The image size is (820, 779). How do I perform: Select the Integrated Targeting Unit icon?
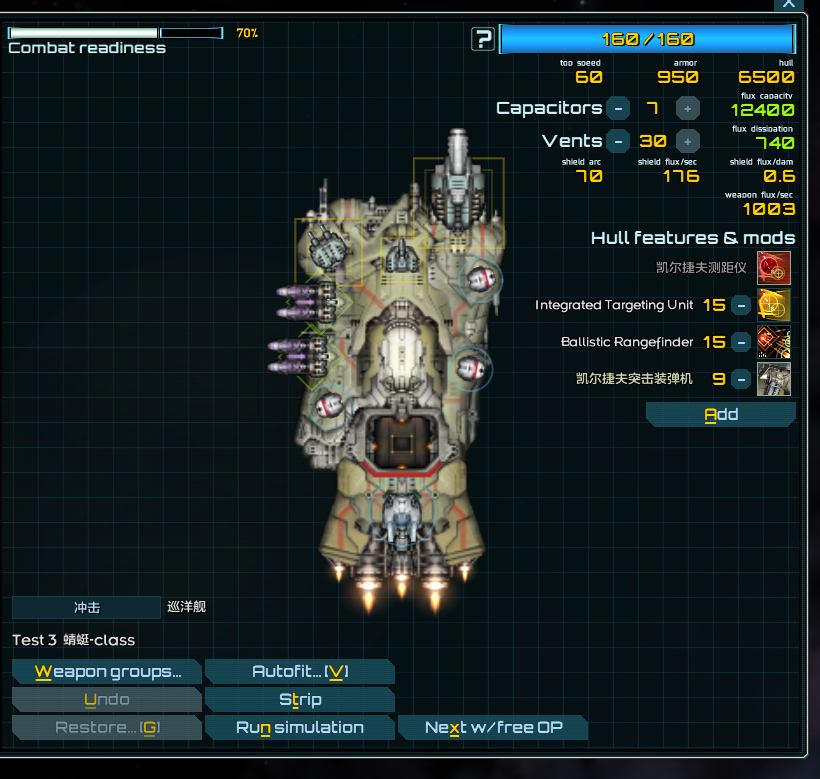[x=774, y=305]
